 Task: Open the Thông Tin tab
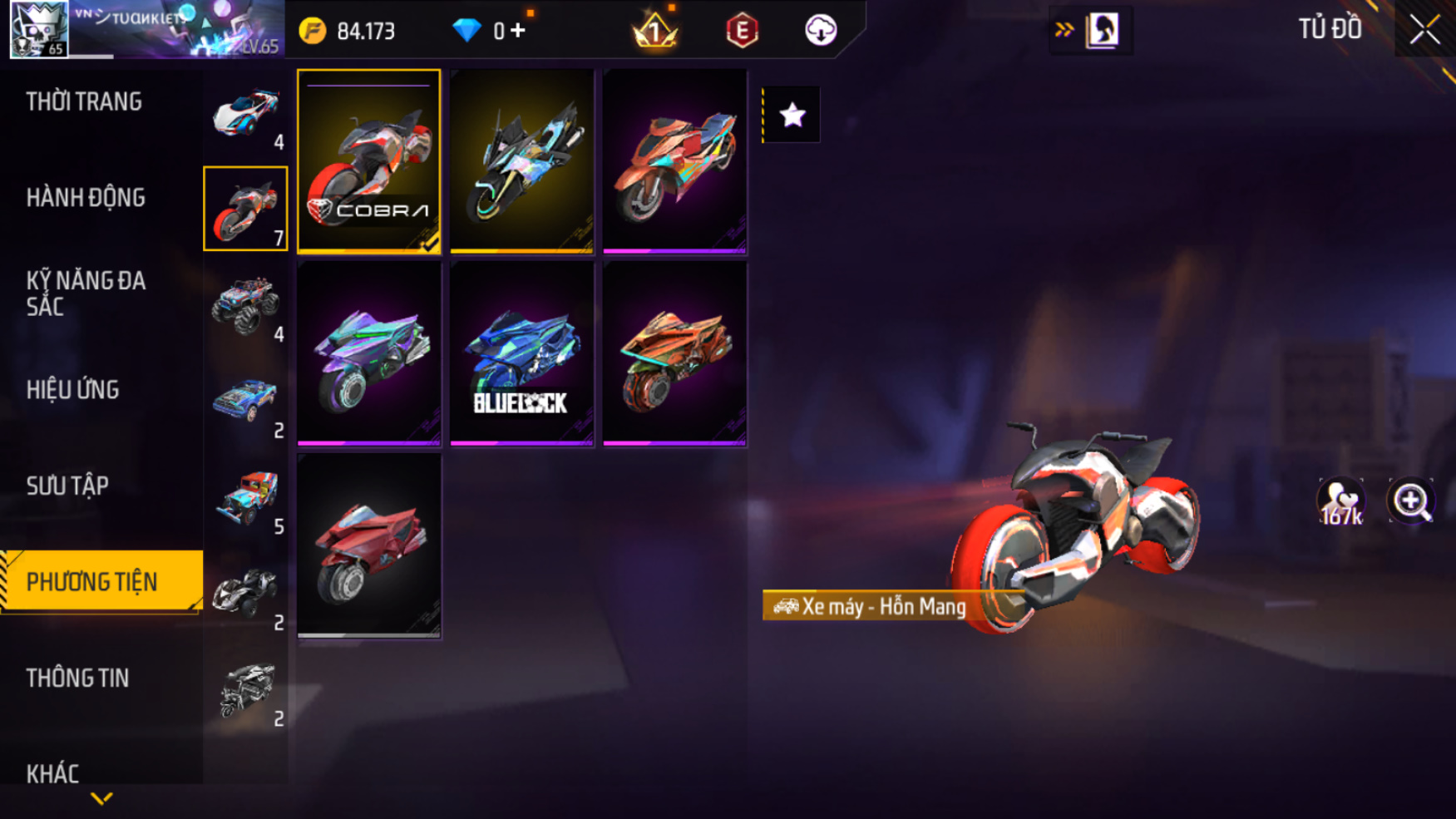pos(78,678)
